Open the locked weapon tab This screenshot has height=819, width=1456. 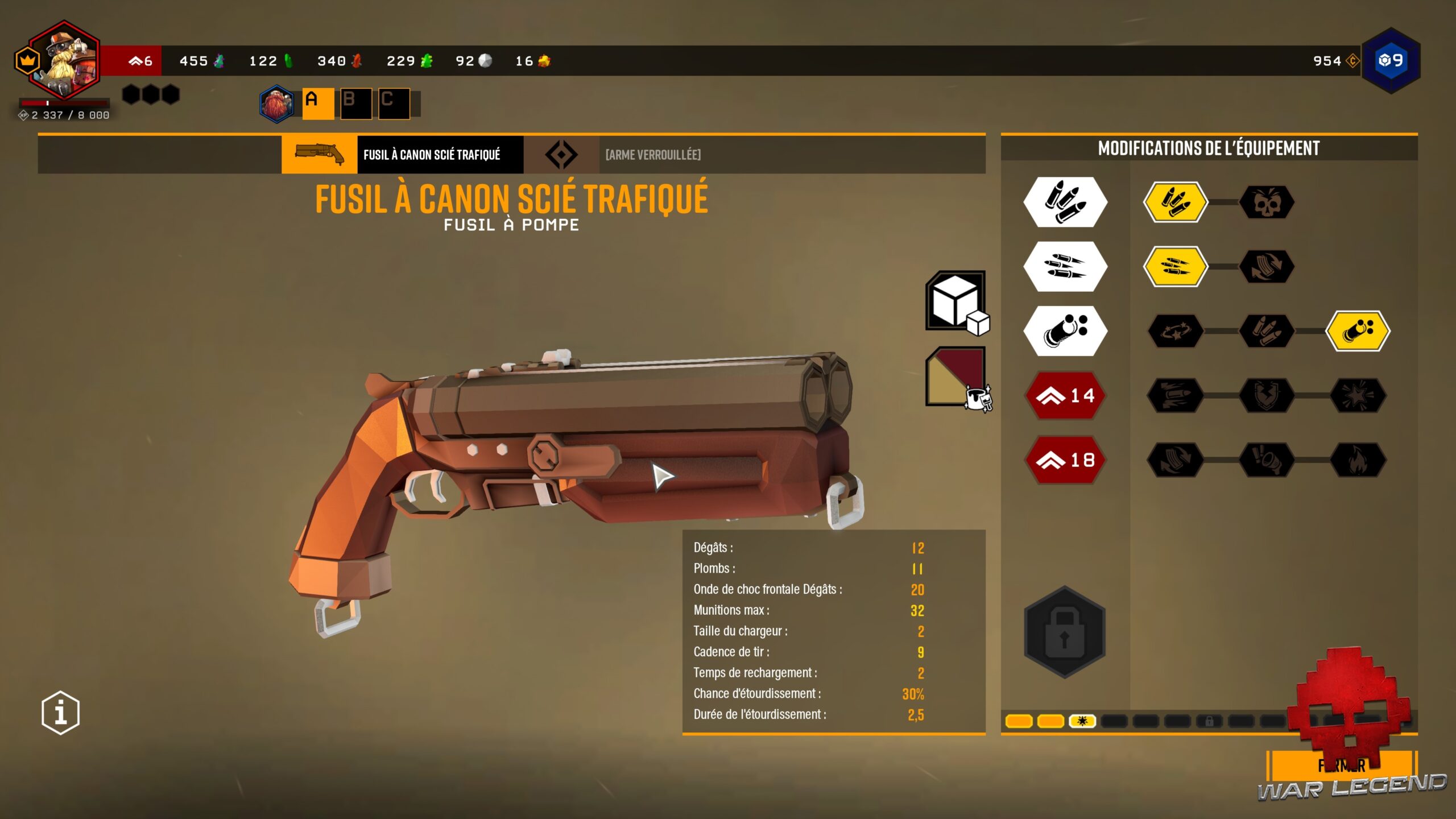tap(652, 155)
